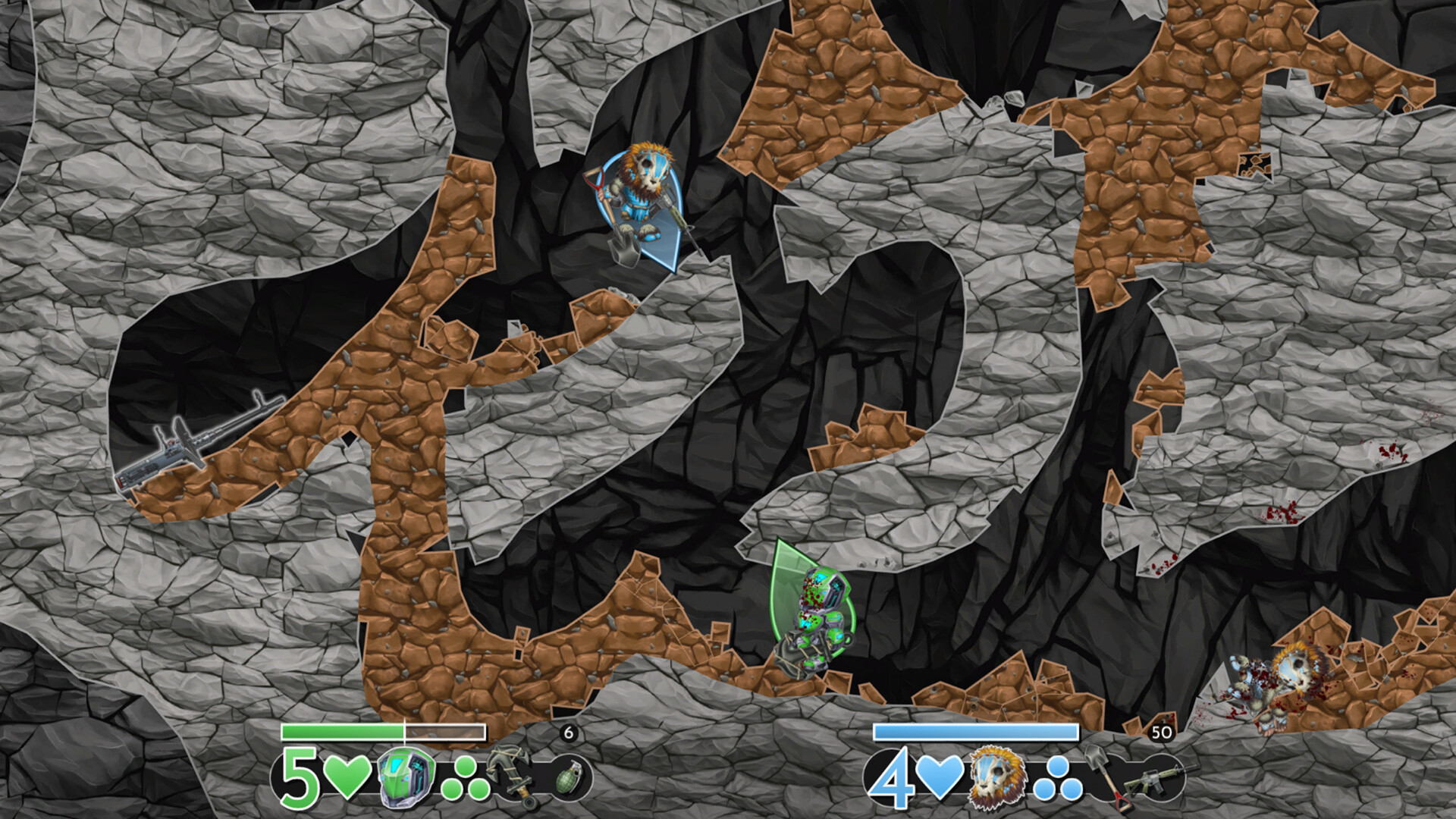Toggle the lower-left green ability dot
The width and height of the screenshot is (1456, 819).
point(450,791)
